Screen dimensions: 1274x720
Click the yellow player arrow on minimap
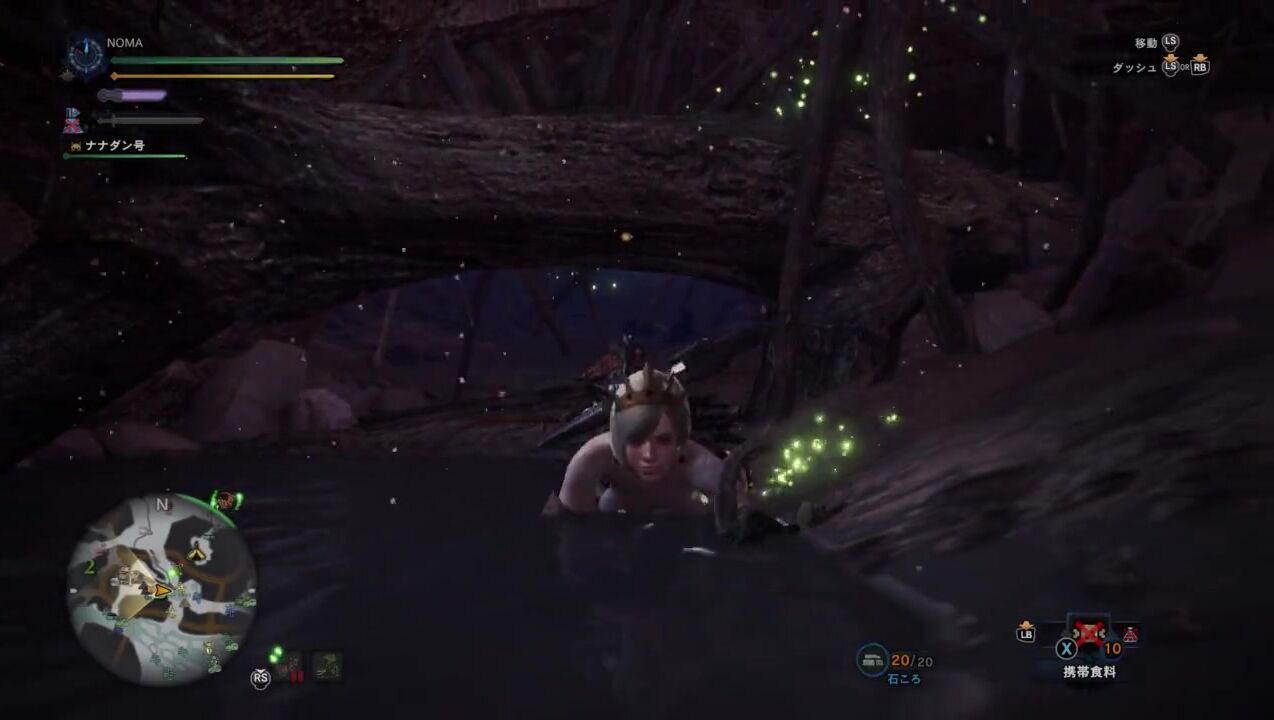click(160, 591)
